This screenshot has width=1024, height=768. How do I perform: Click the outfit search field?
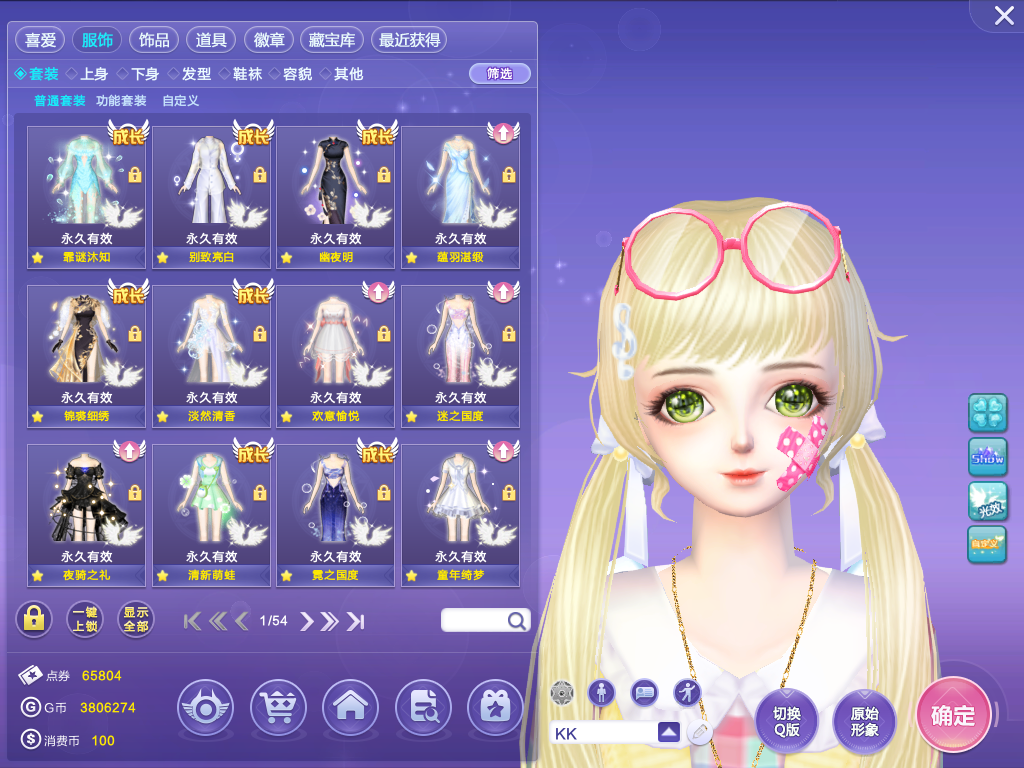[476, 620]
